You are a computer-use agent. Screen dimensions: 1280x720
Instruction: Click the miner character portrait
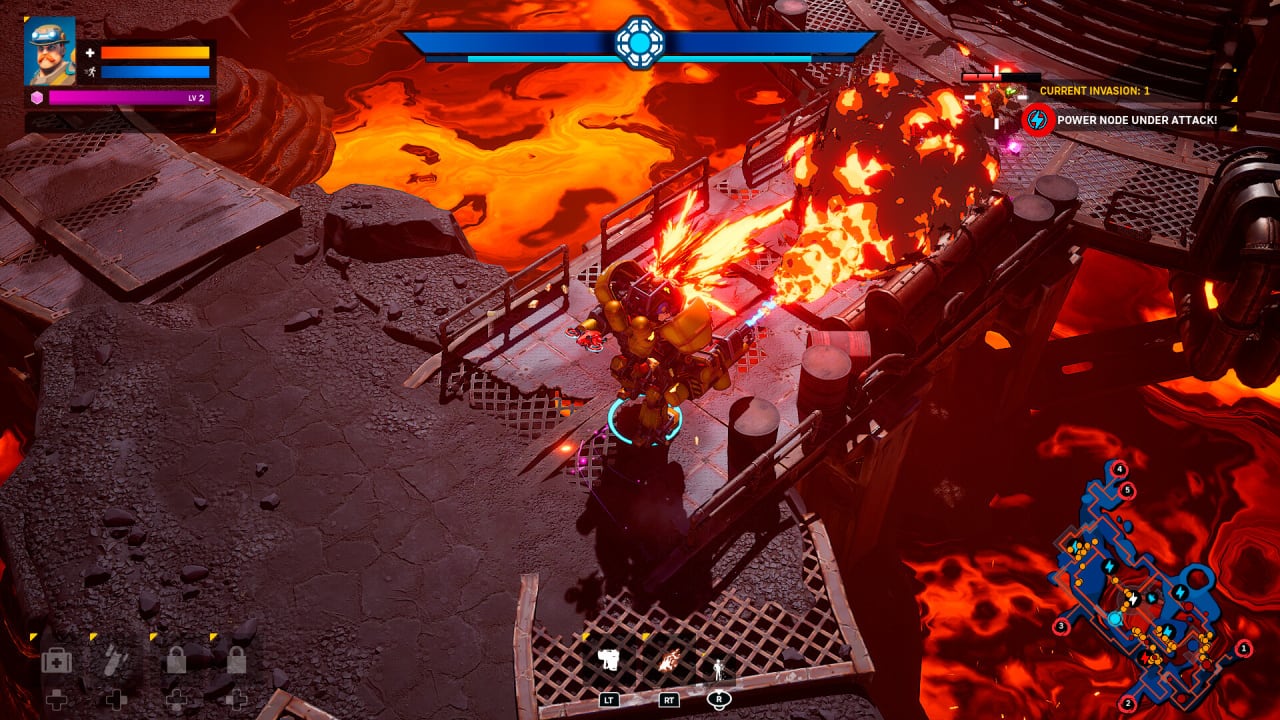coord(49,51)
